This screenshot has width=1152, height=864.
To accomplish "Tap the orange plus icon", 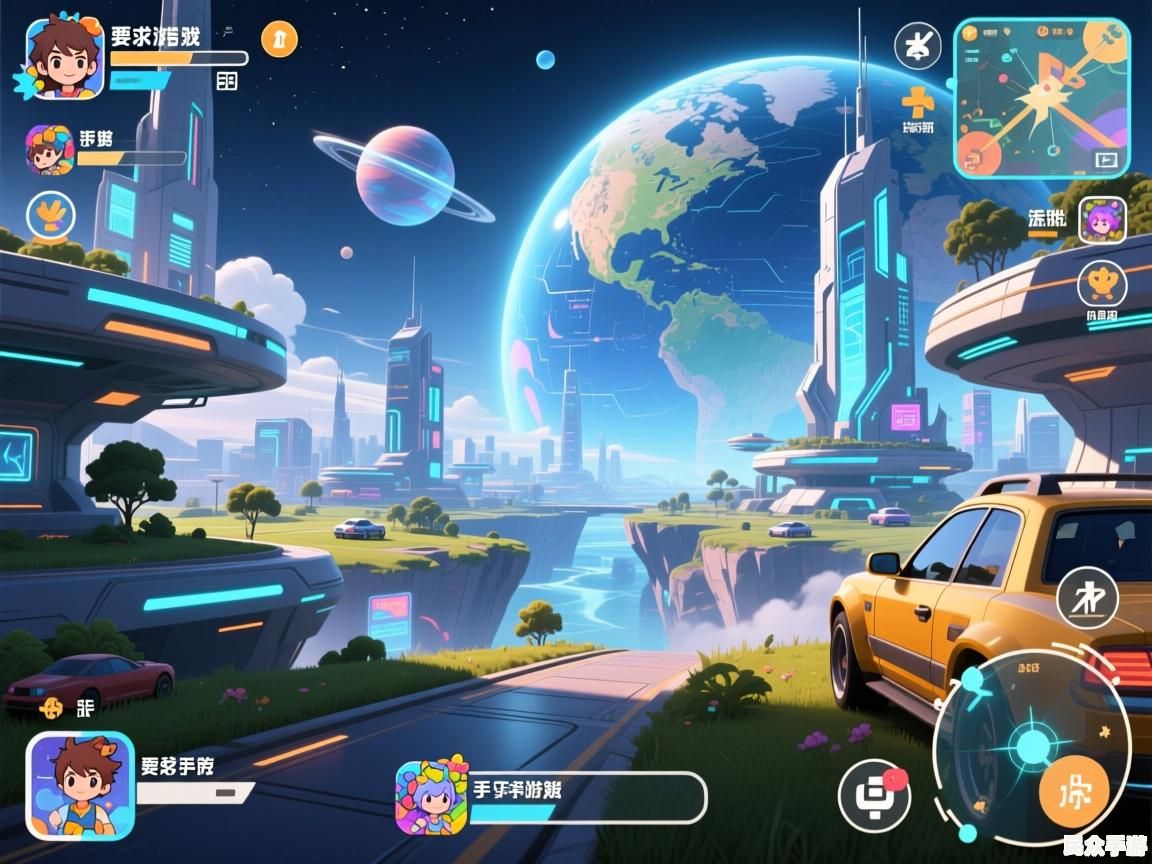I will pos(917,101).
